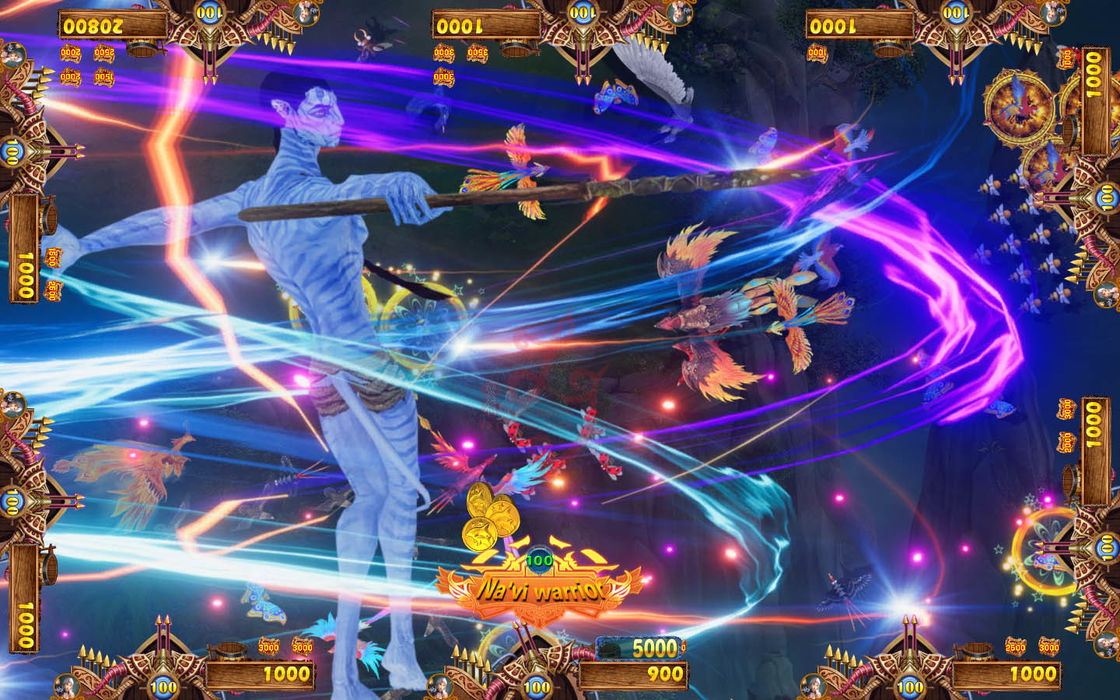Viewport: 1120px width, 700px height.
Task: Click the player portrait at the 20800-credit station
Action: pyautogui.click(x=307, y=12)
